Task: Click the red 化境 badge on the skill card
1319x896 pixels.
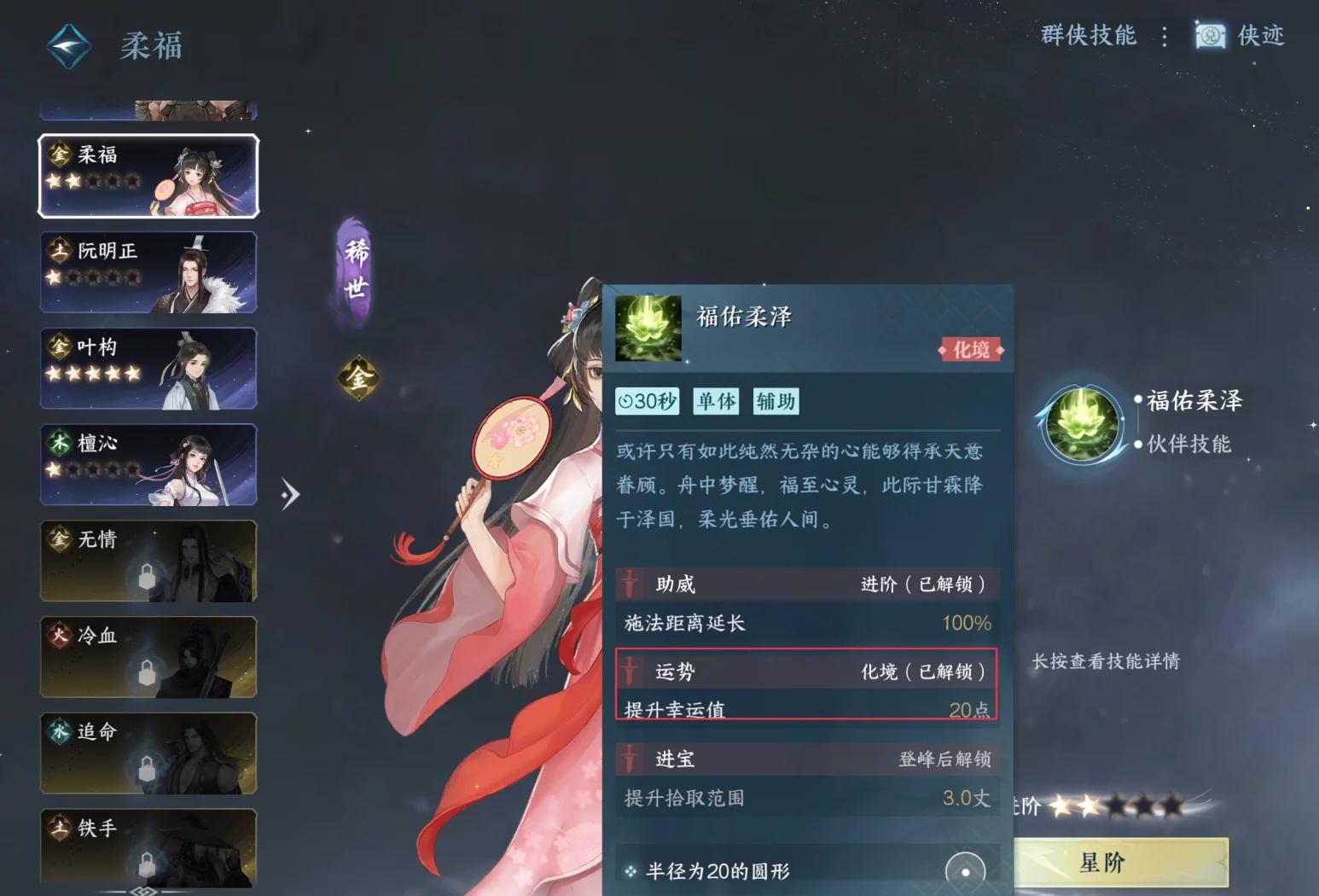Action: point(970,350)
